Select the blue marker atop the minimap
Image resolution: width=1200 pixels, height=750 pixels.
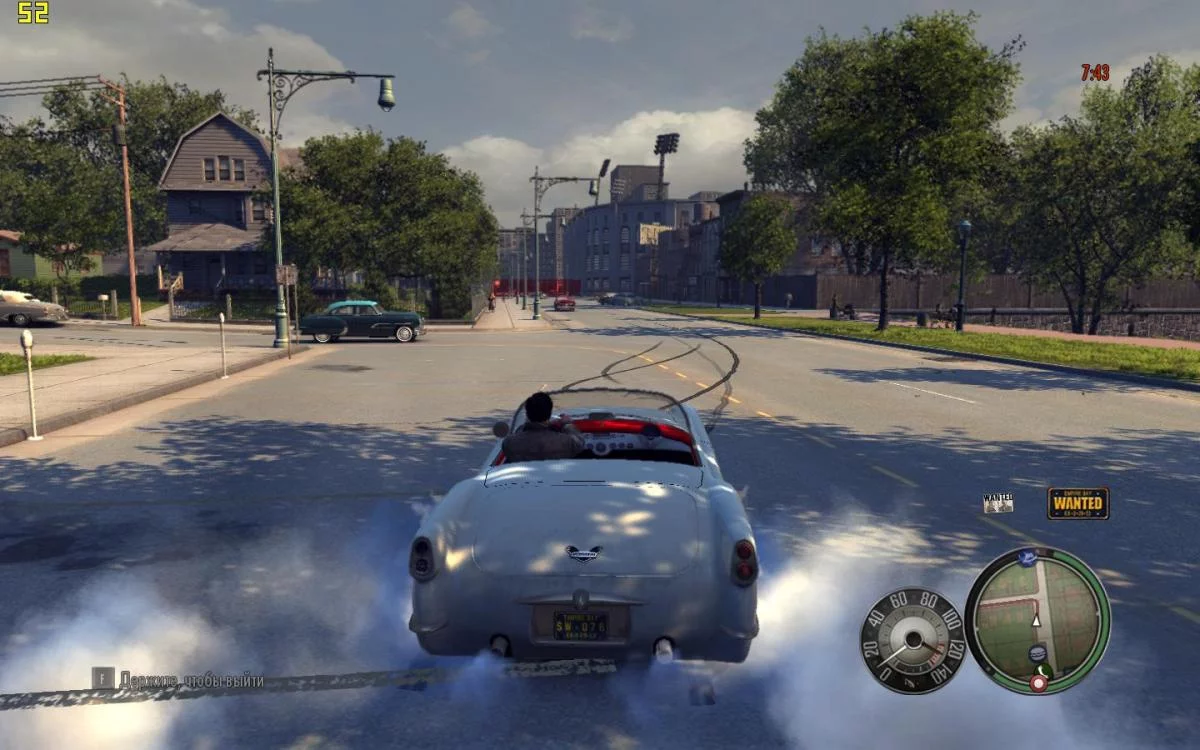tap(1027, 558)
